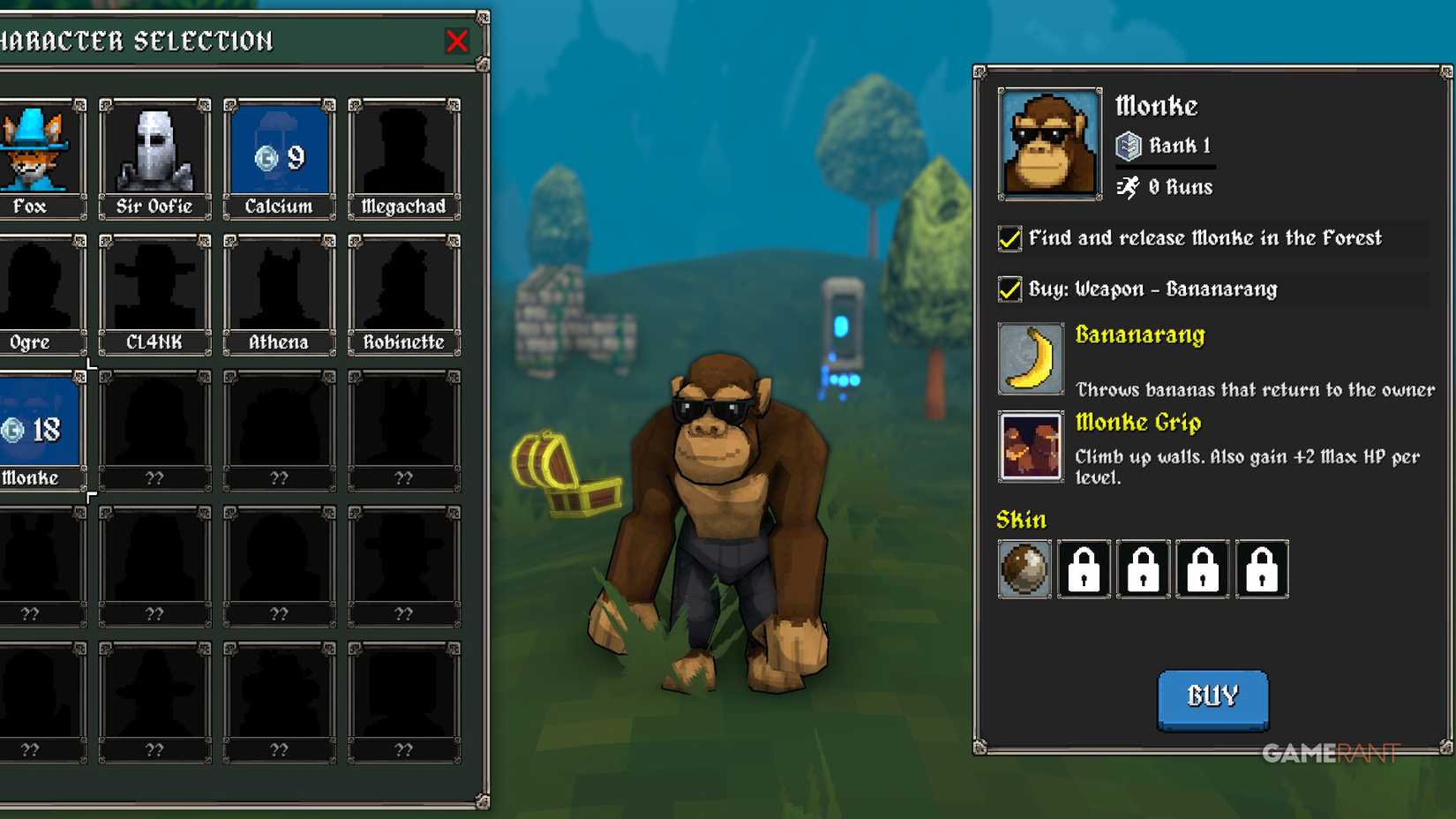Select the default Monke skin swatch
This screenshot has width=1456, height=819.
[1024, 570]
